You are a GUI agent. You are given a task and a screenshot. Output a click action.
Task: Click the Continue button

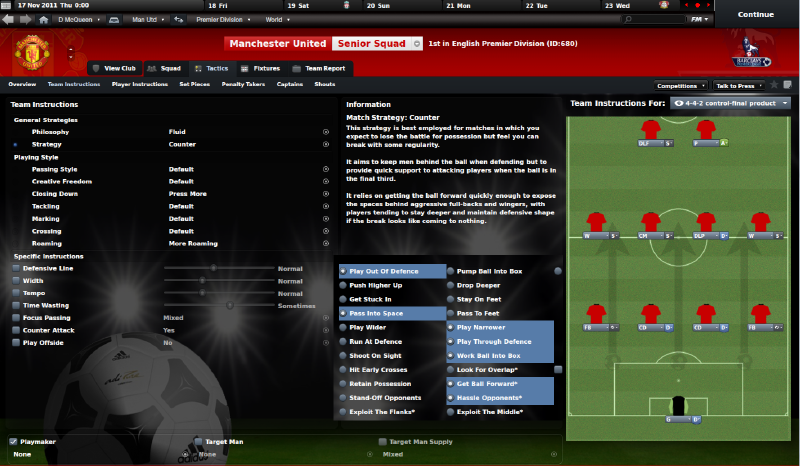755,15
